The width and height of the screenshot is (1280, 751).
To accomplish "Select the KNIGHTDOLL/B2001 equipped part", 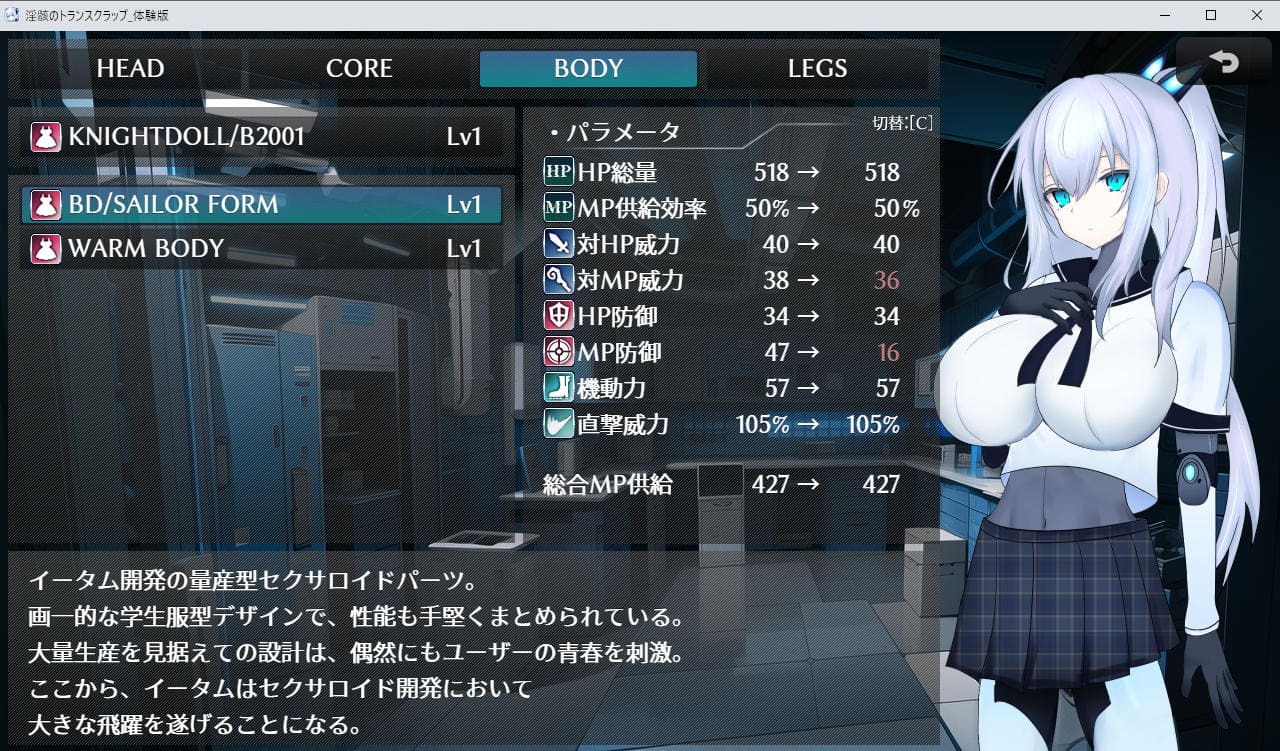I will point(262,137).
